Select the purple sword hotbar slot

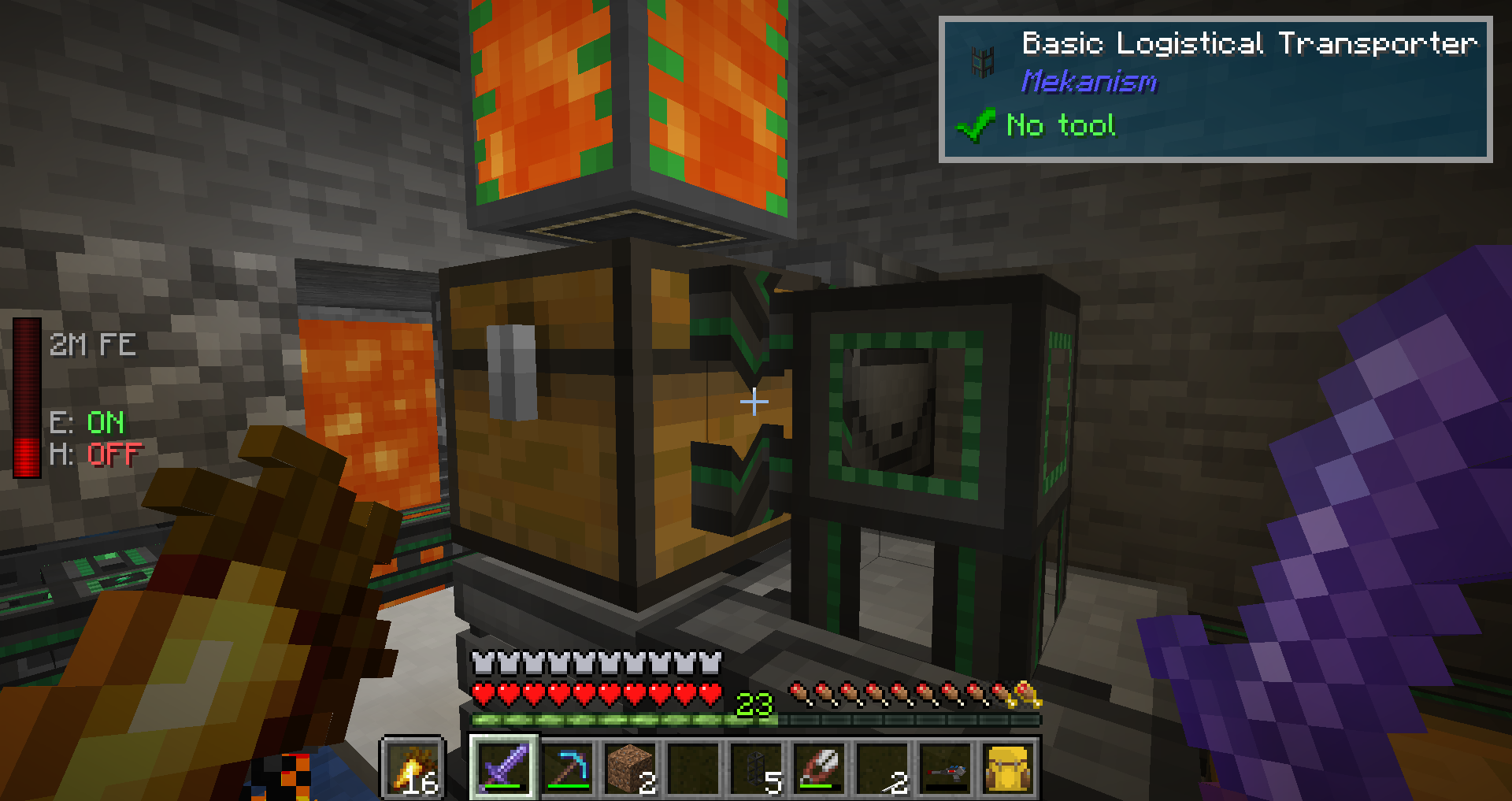pos(504,767)
